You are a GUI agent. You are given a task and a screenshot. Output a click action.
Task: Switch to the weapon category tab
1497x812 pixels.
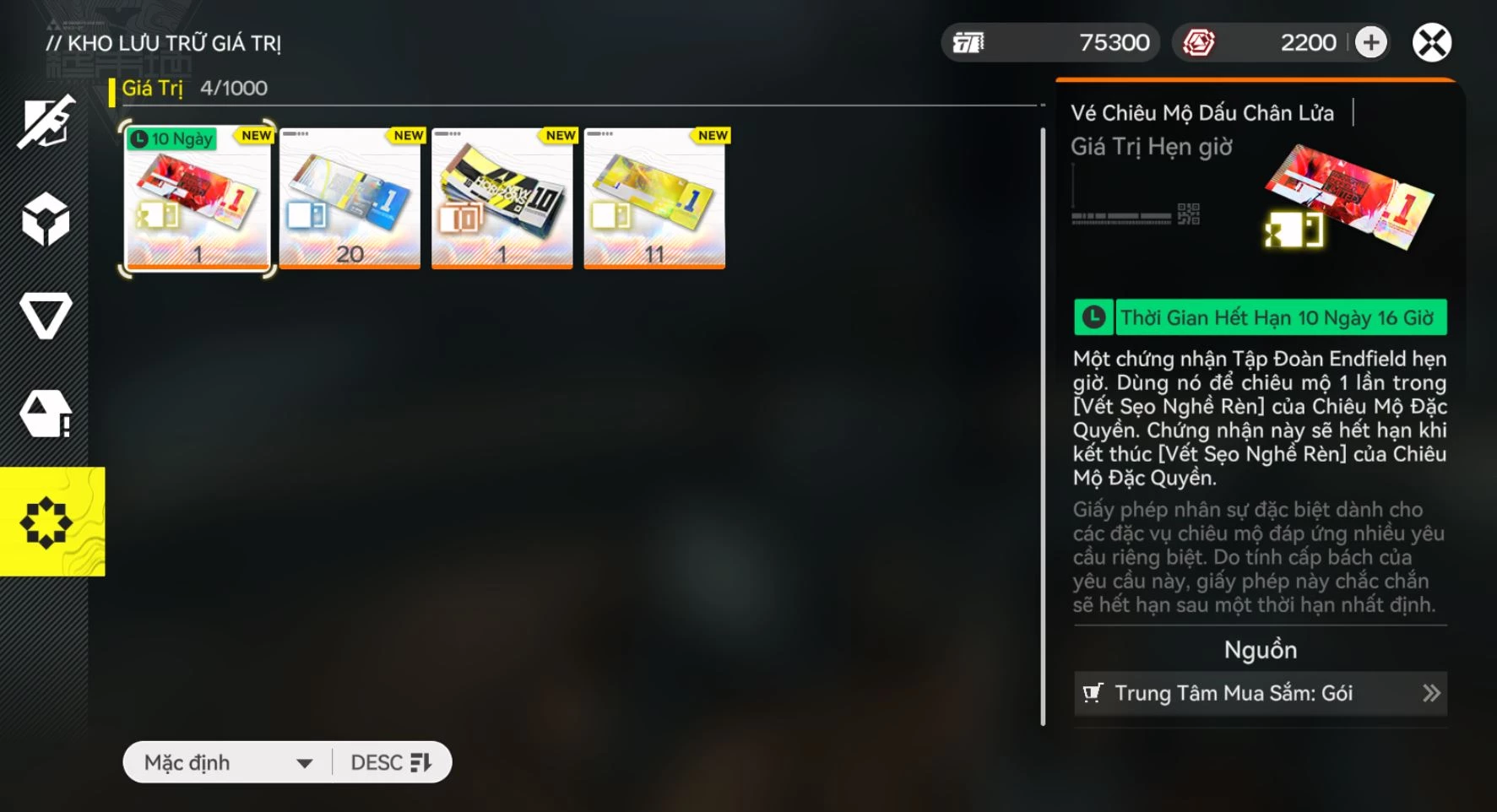click(x=46, y=123)
